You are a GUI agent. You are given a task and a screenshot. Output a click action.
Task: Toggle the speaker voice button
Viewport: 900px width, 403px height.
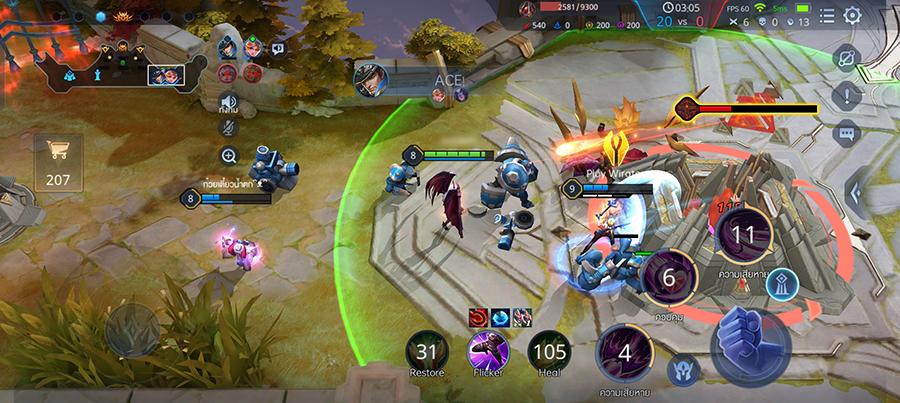click(229, 101)
